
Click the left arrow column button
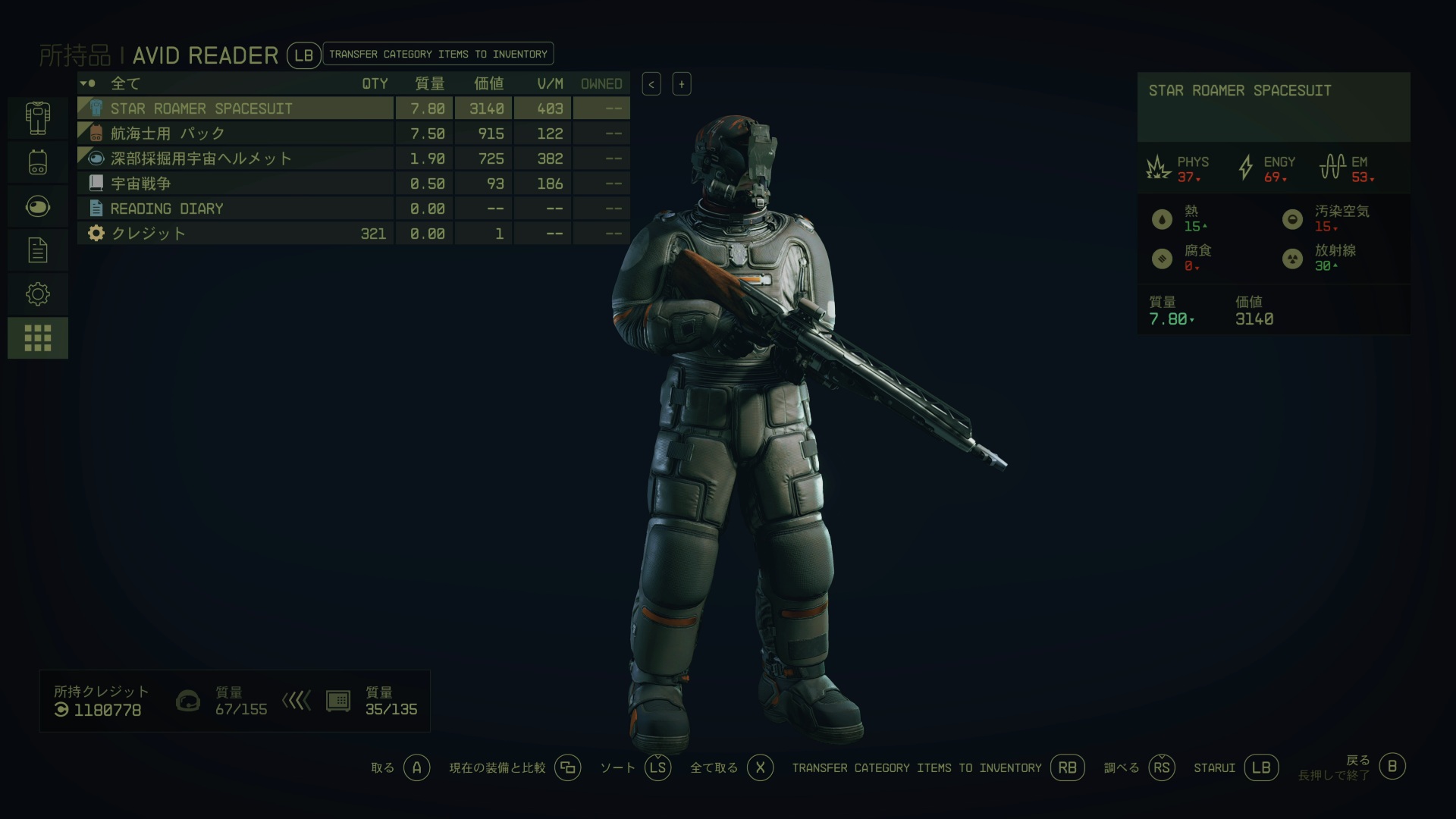[x=651, y=84]
